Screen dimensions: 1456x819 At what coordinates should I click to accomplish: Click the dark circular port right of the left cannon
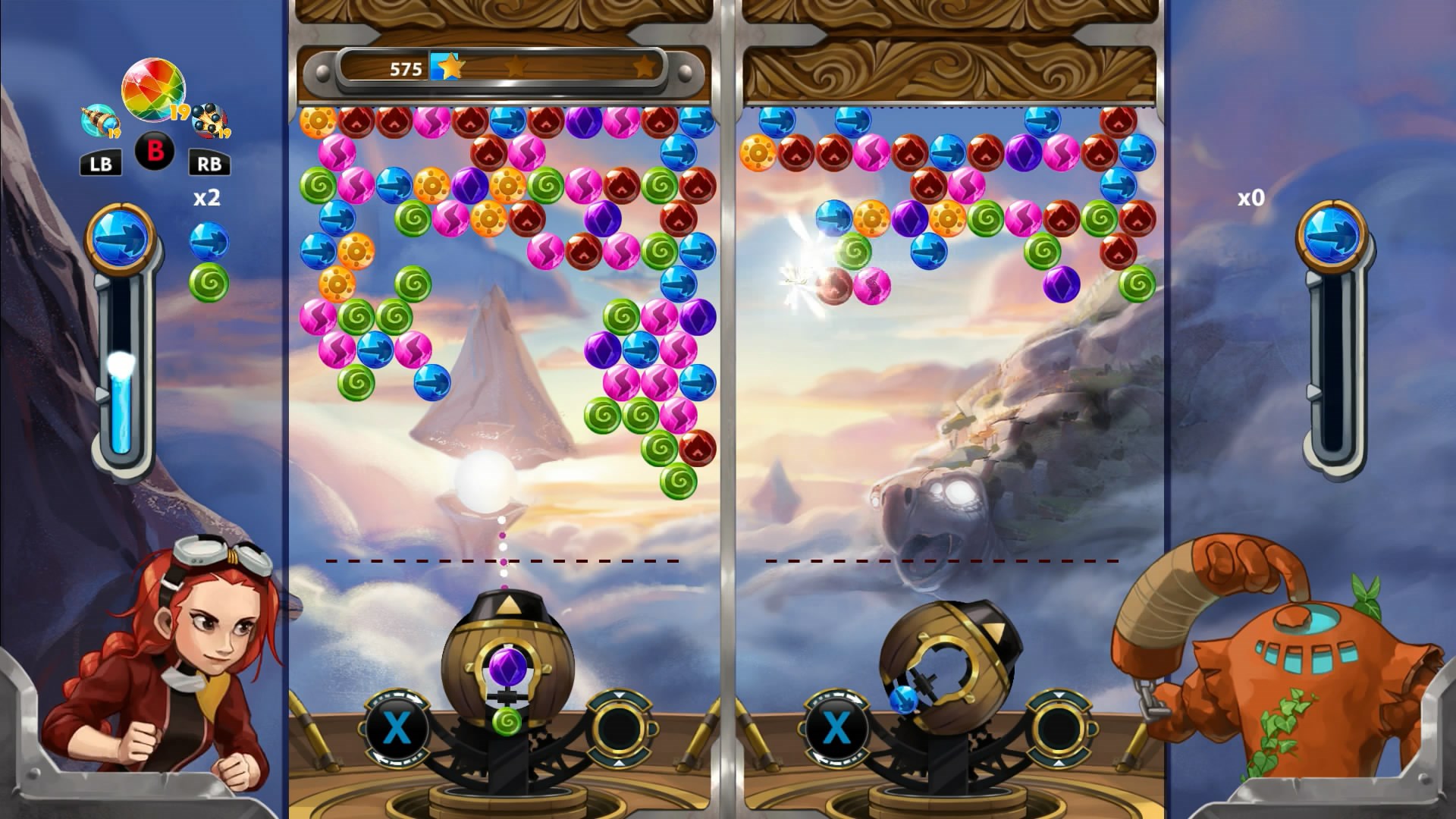(621, 726)
